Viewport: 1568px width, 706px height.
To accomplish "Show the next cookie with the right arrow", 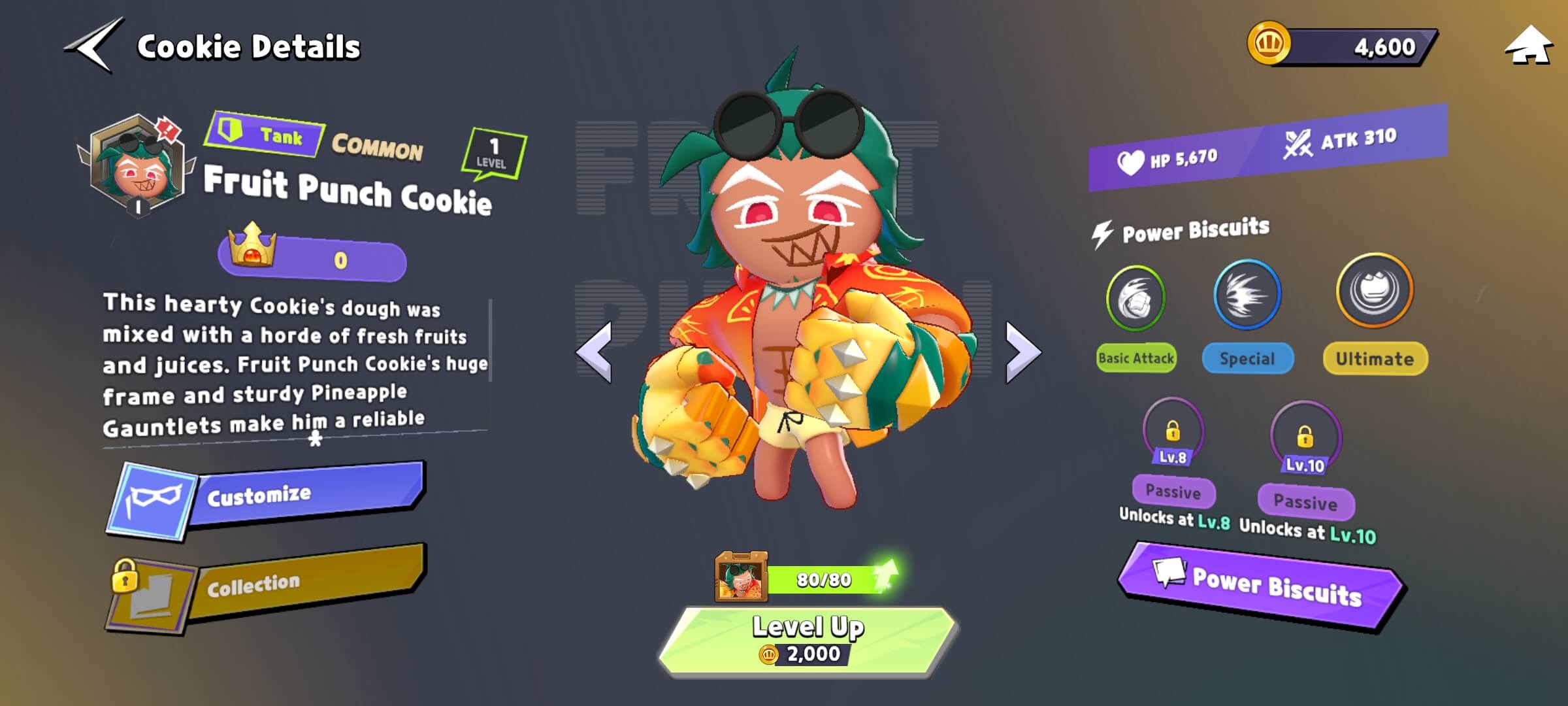I will (1022, 352).
